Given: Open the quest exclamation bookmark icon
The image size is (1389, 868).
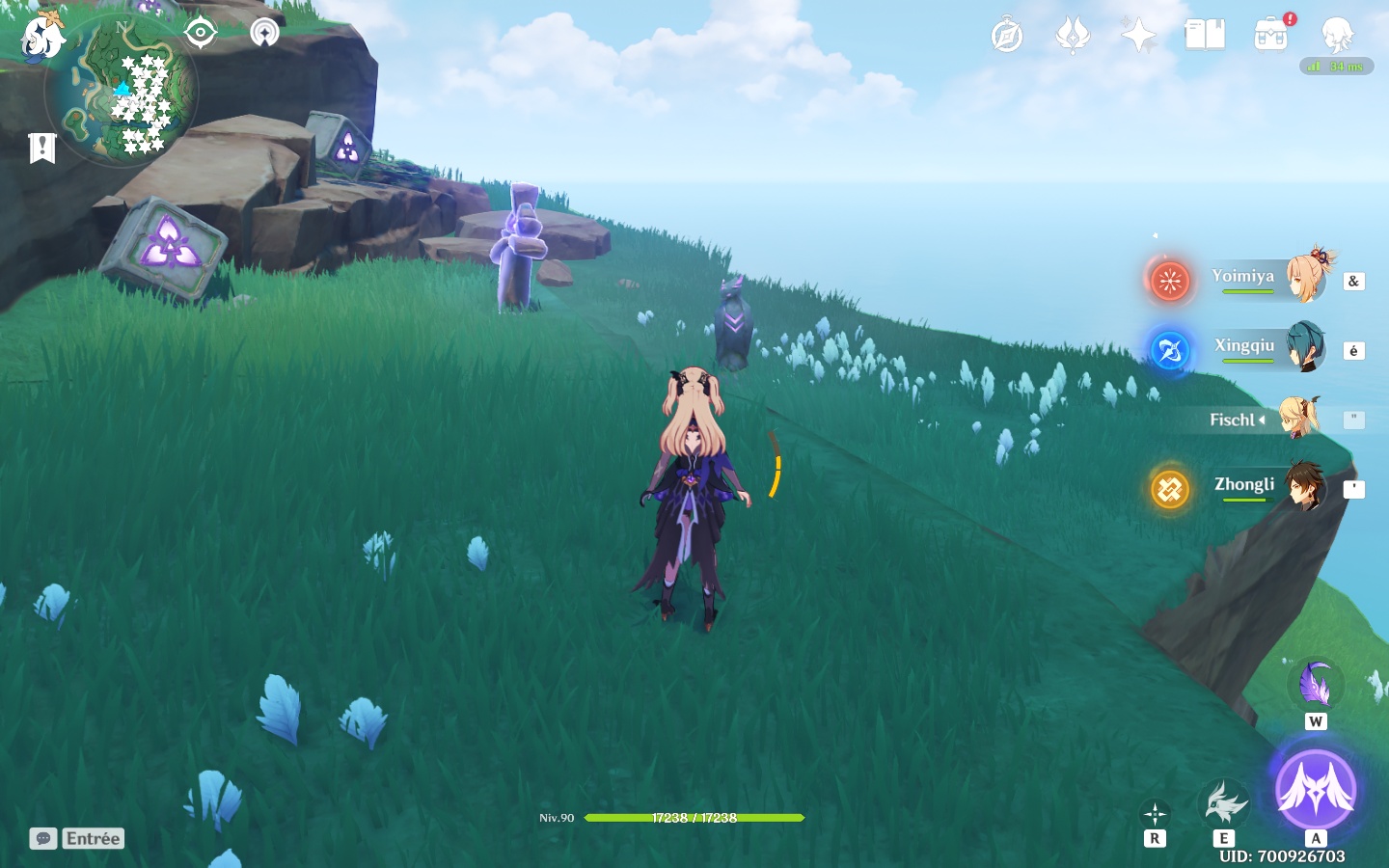Looking at the screenshot, I should click(x=42, y=148).
